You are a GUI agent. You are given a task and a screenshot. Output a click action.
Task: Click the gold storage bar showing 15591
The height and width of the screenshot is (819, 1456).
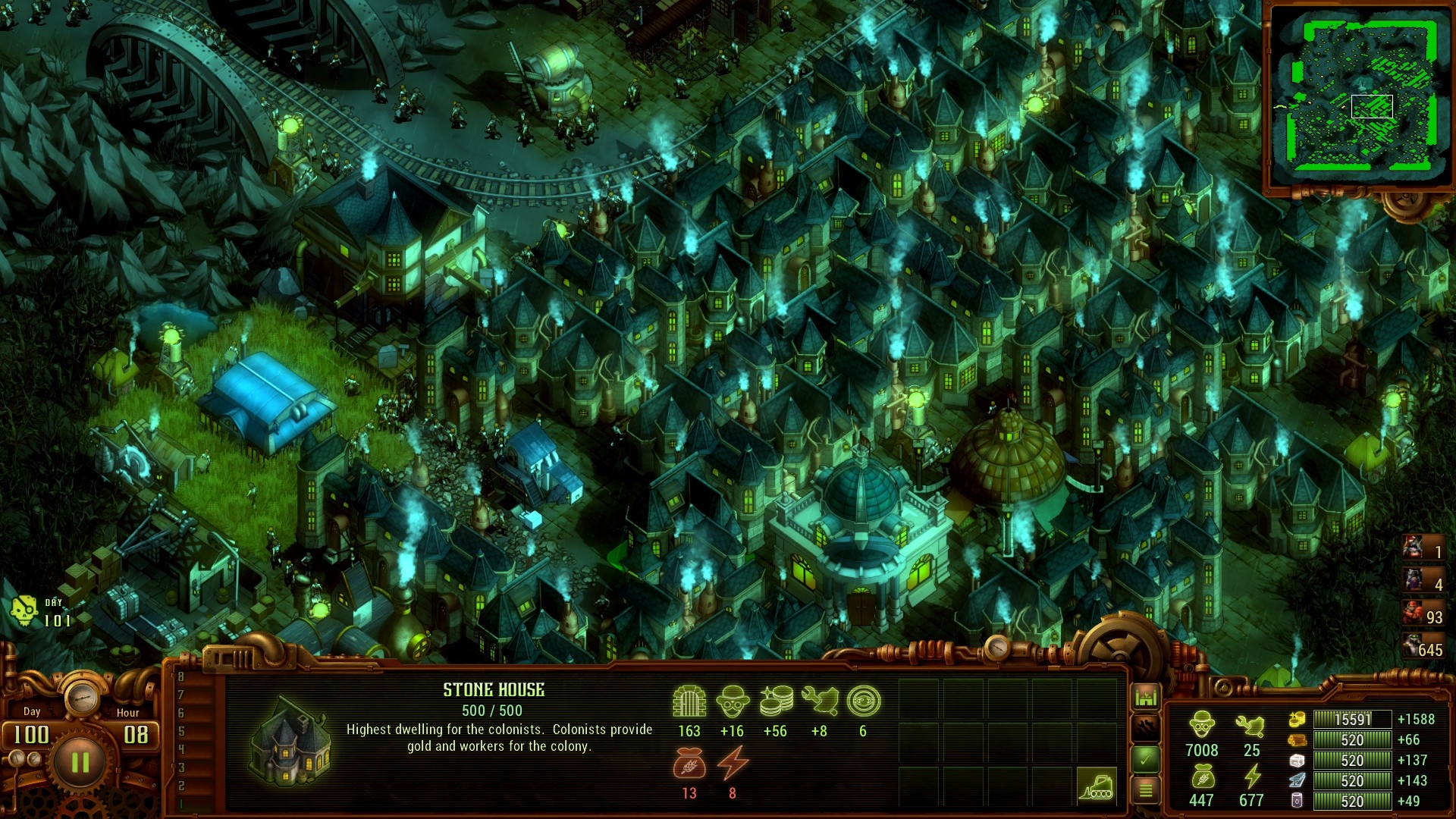[x=1354, y=720]
